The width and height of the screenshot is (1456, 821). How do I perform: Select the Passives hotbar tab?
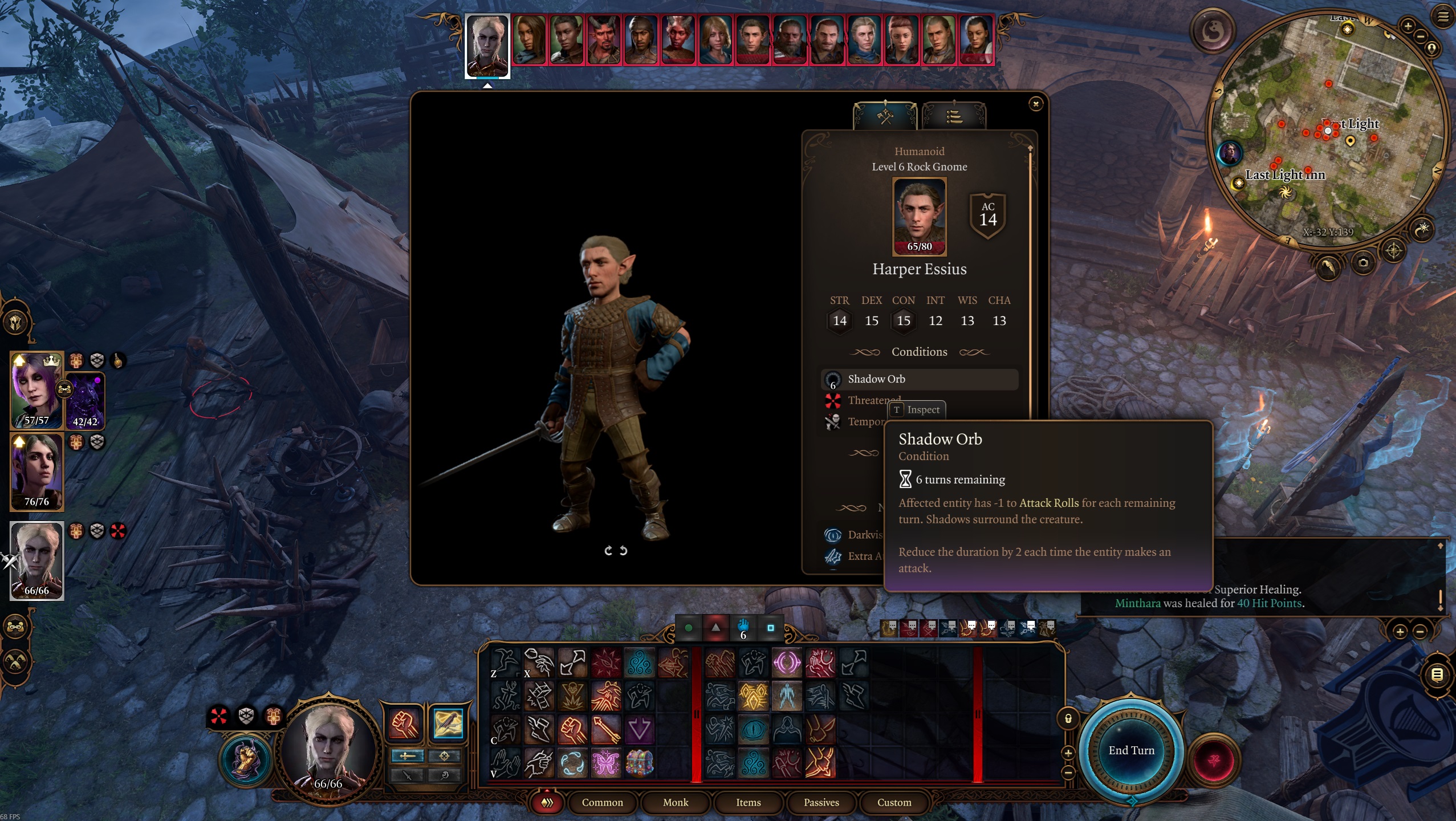coord(821,802)
